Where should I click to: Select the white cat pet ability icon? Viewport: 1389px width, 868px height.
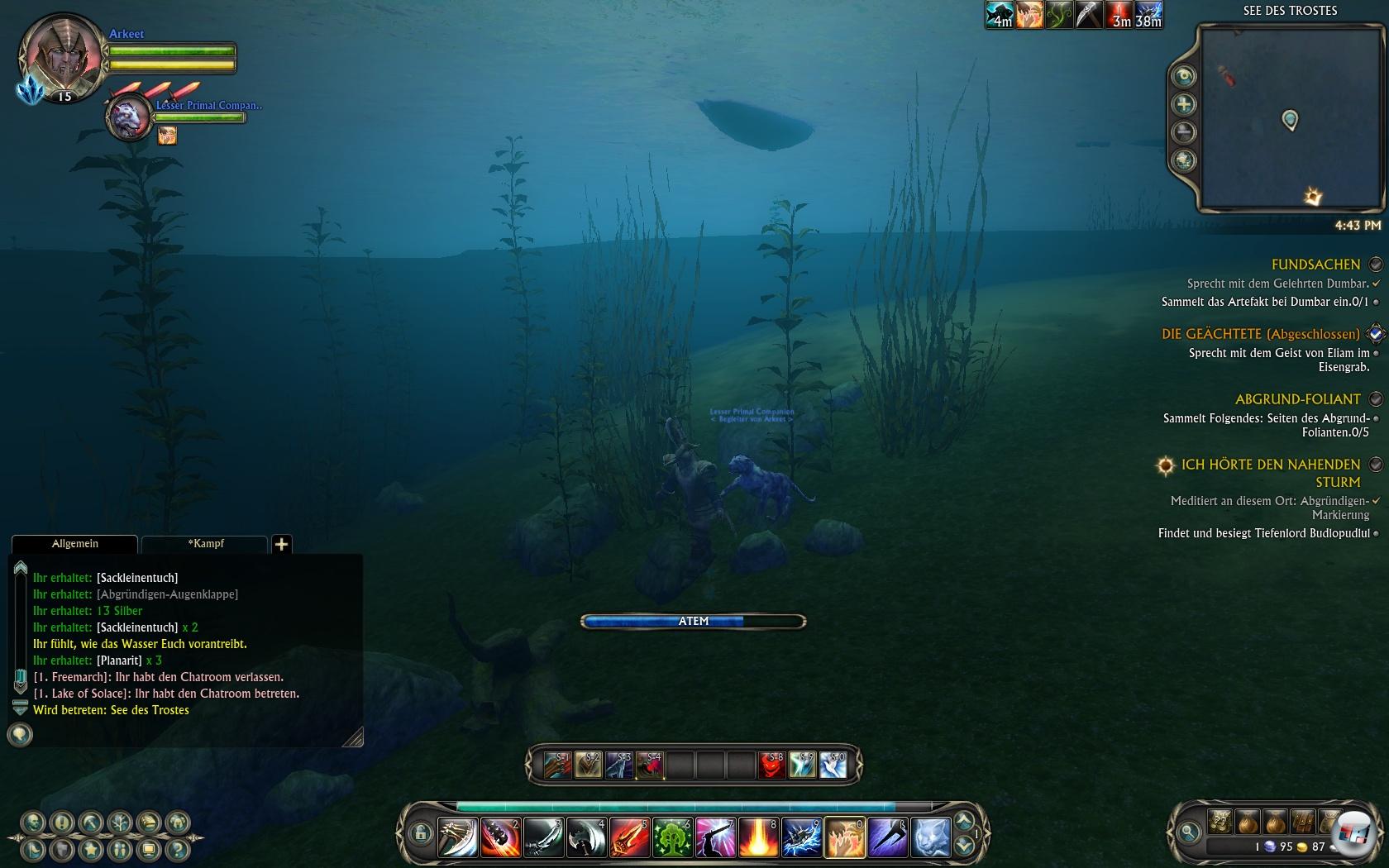coord(930,837)
